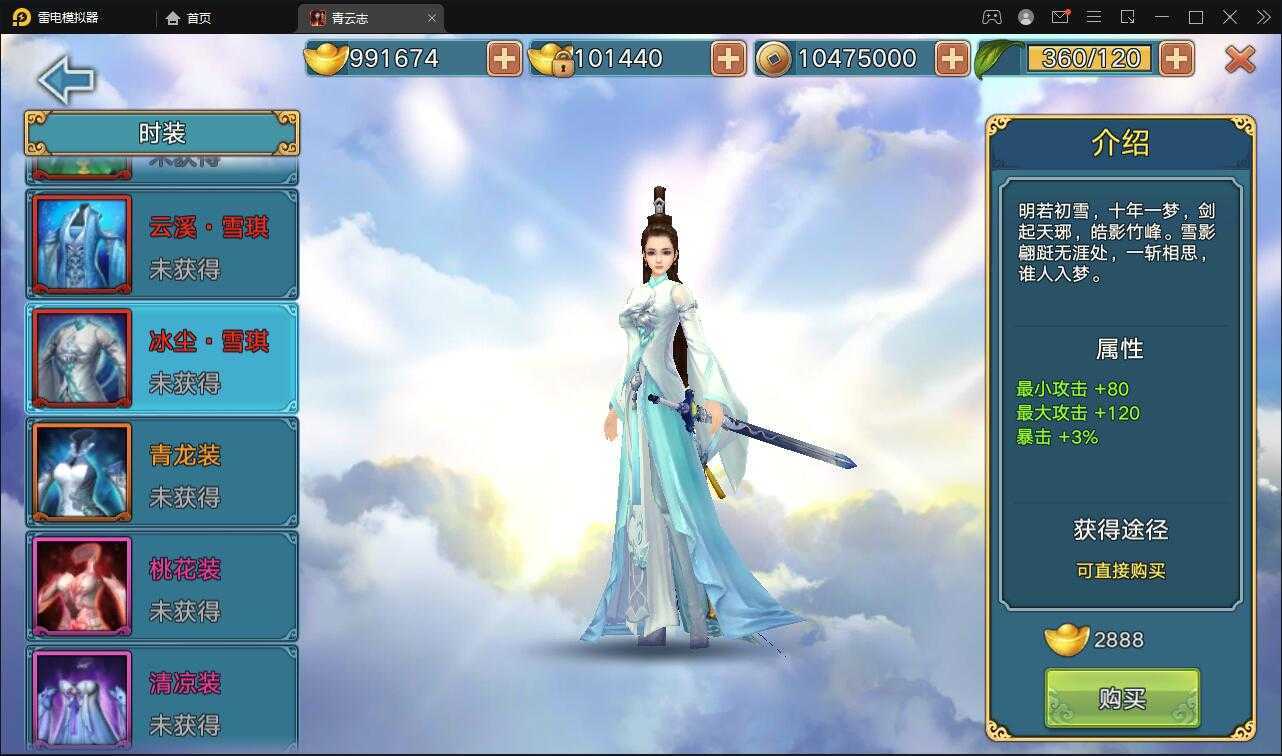Add more gold ingots with plus button
Image resolution: width=1282 pixels, height=756 pixels.
click(504, 59)
